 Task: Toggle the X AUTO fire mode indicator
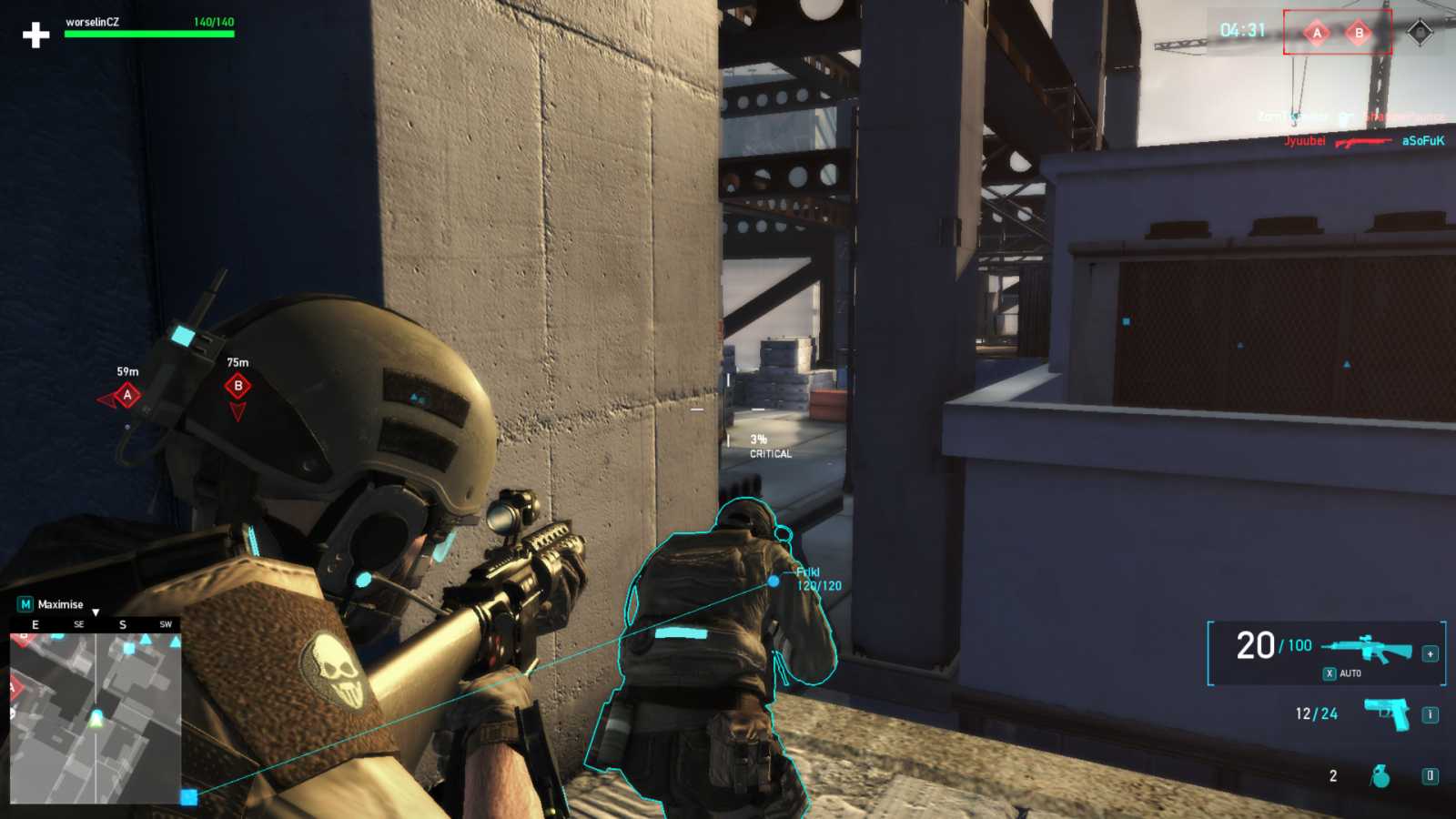point(1340,672)
